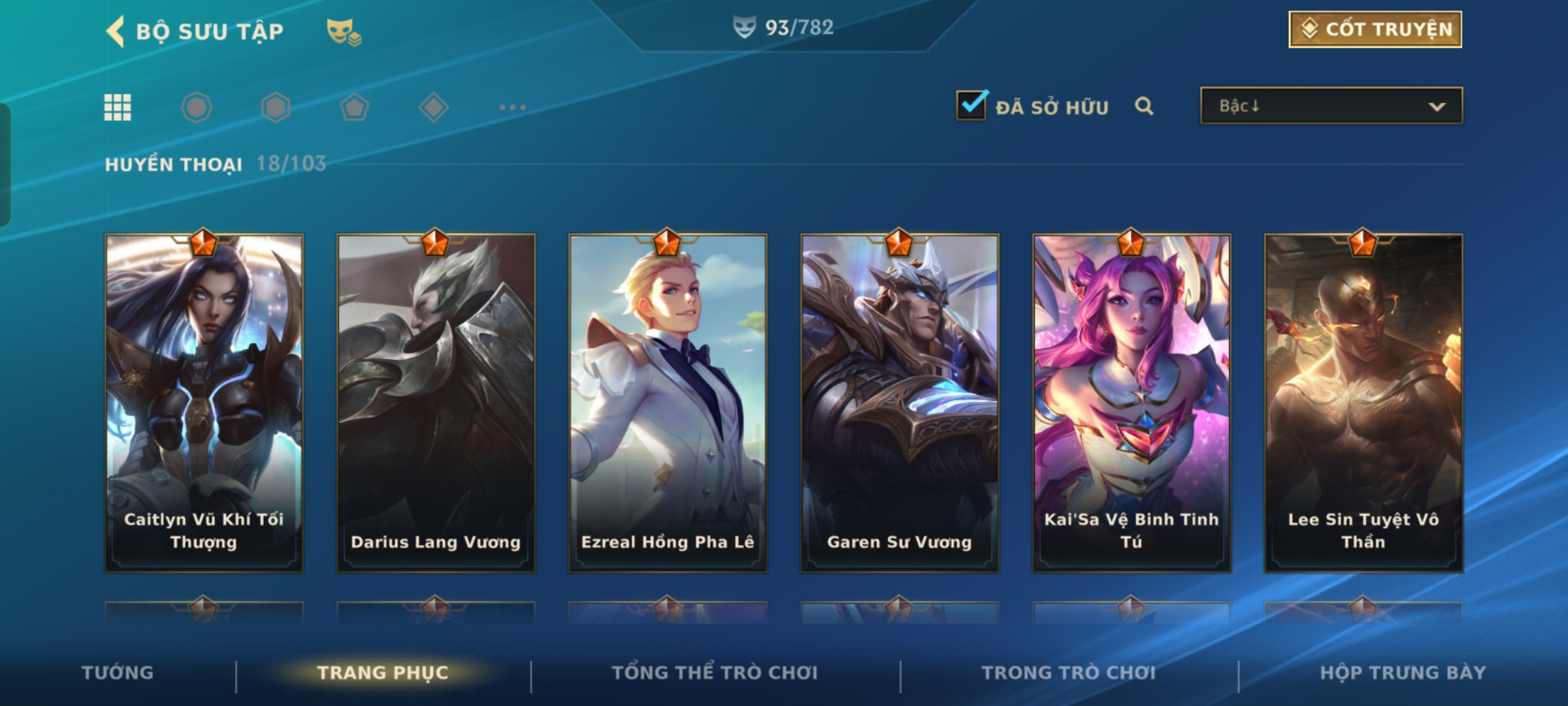The image size is (1568, 706).
Task: Go back from Bộ Sưu Tập
Action: (116, 31)
